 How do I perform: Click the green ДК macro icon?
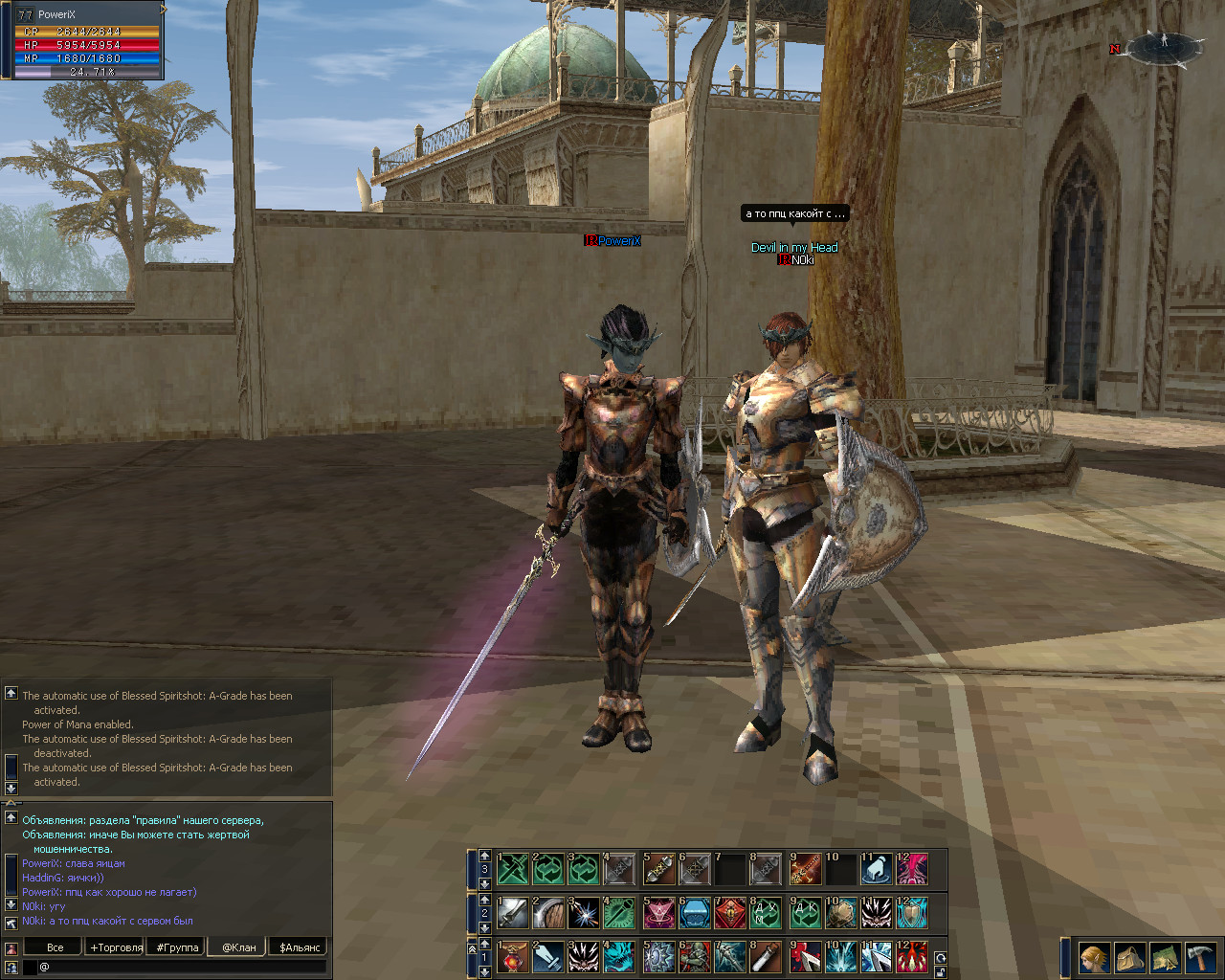tap(804, 913)
